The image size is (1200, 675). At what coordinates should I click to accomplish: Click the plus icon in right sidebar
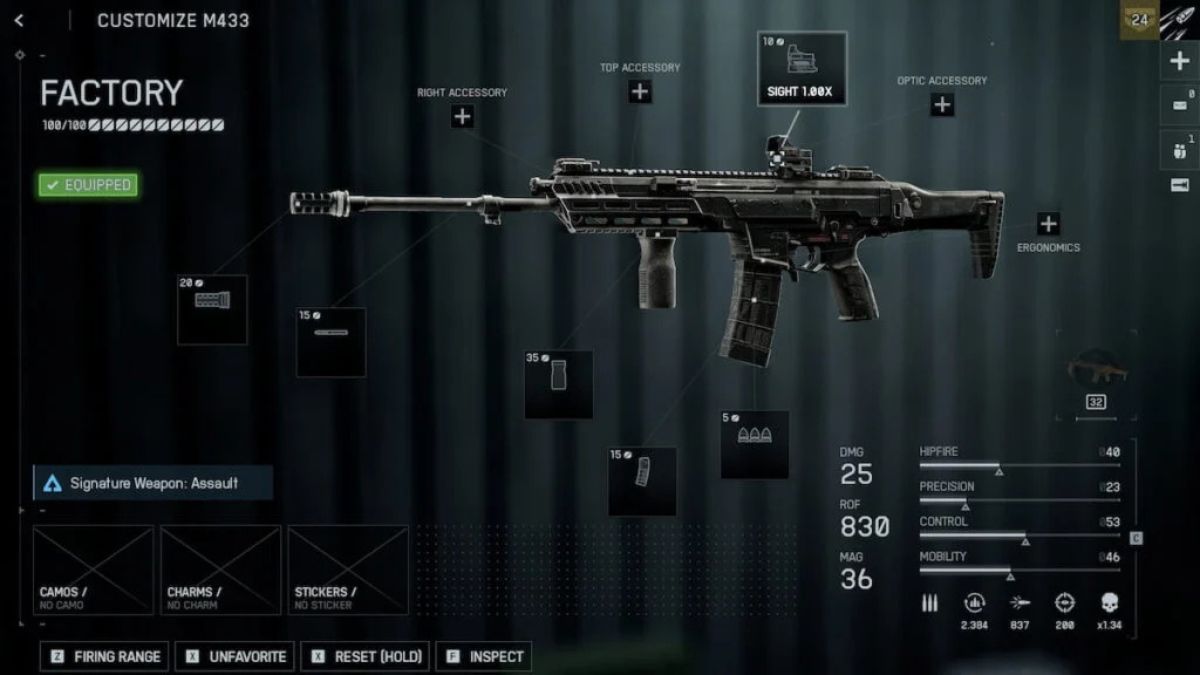[1179, 62]
